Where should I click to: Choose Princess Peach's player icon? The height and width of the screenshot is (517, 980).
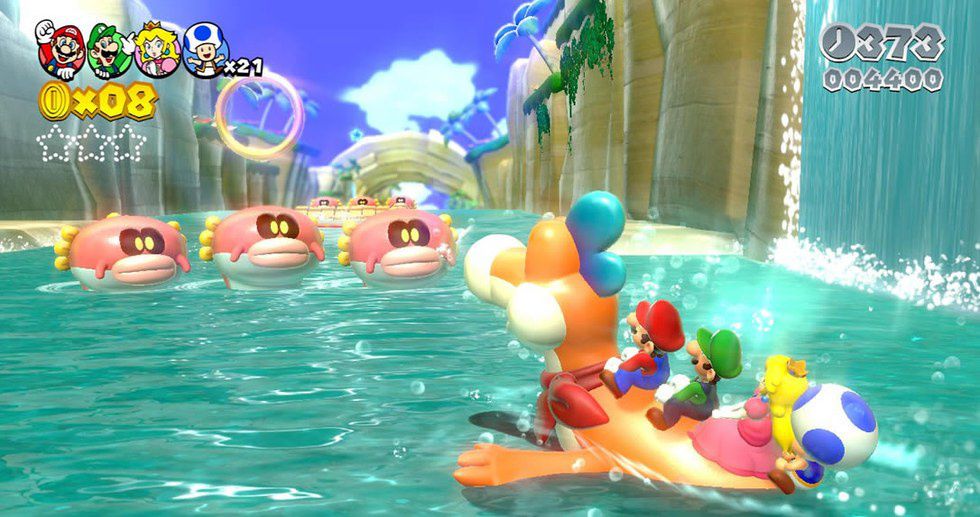click(x=156, y=49)
